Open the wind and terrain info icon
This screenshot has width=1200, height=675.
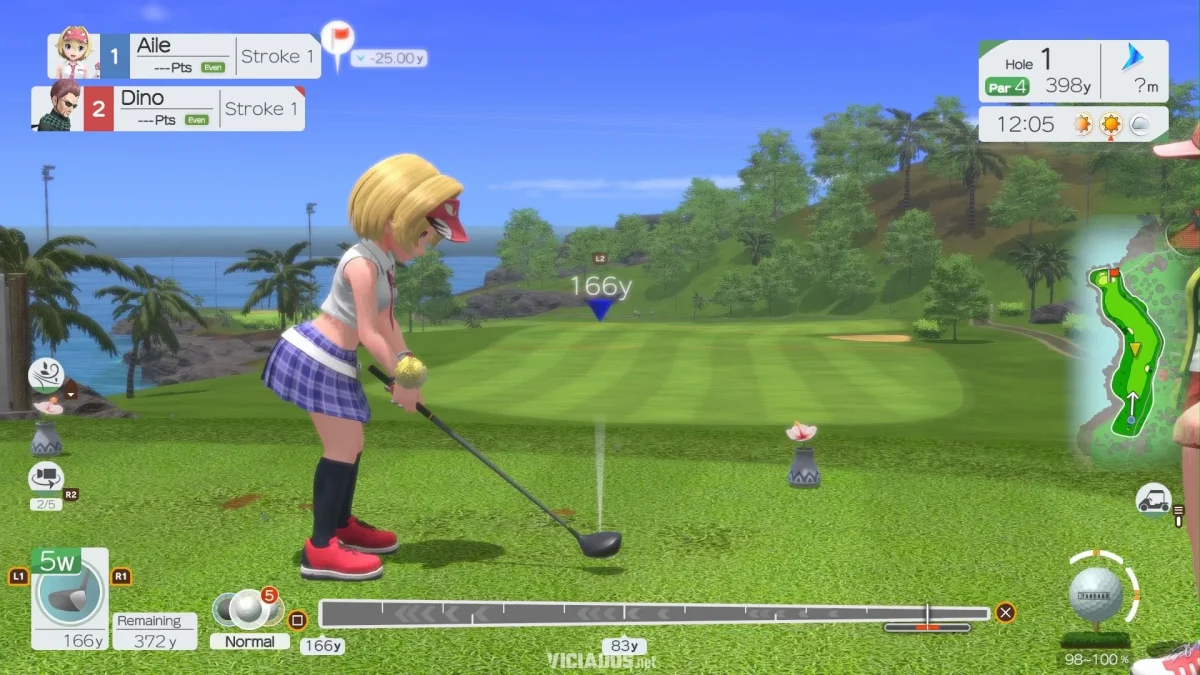[45, 376]
